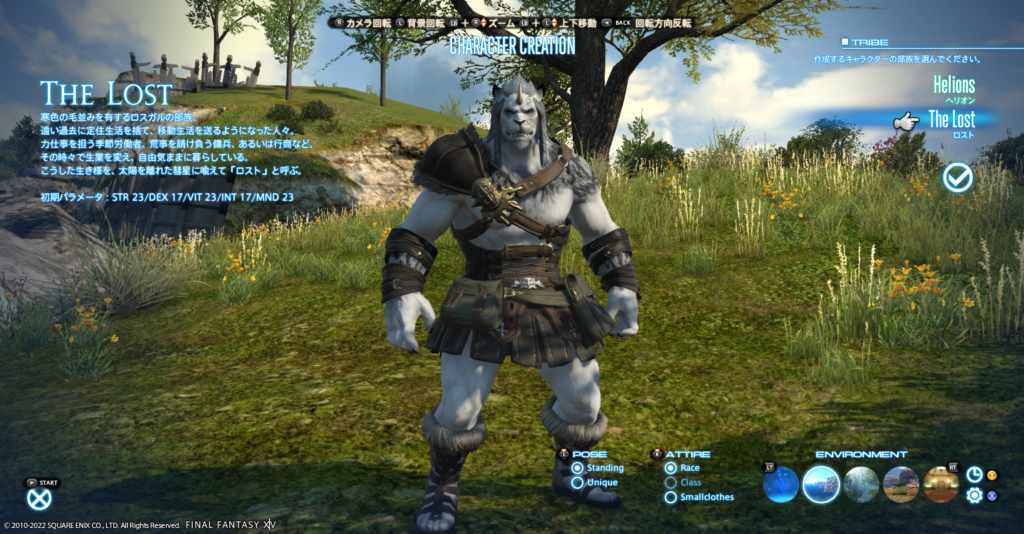Select the coastal sea cliff environment
The height and width of the screenshot is (534, 1024).
click(821, 485)
